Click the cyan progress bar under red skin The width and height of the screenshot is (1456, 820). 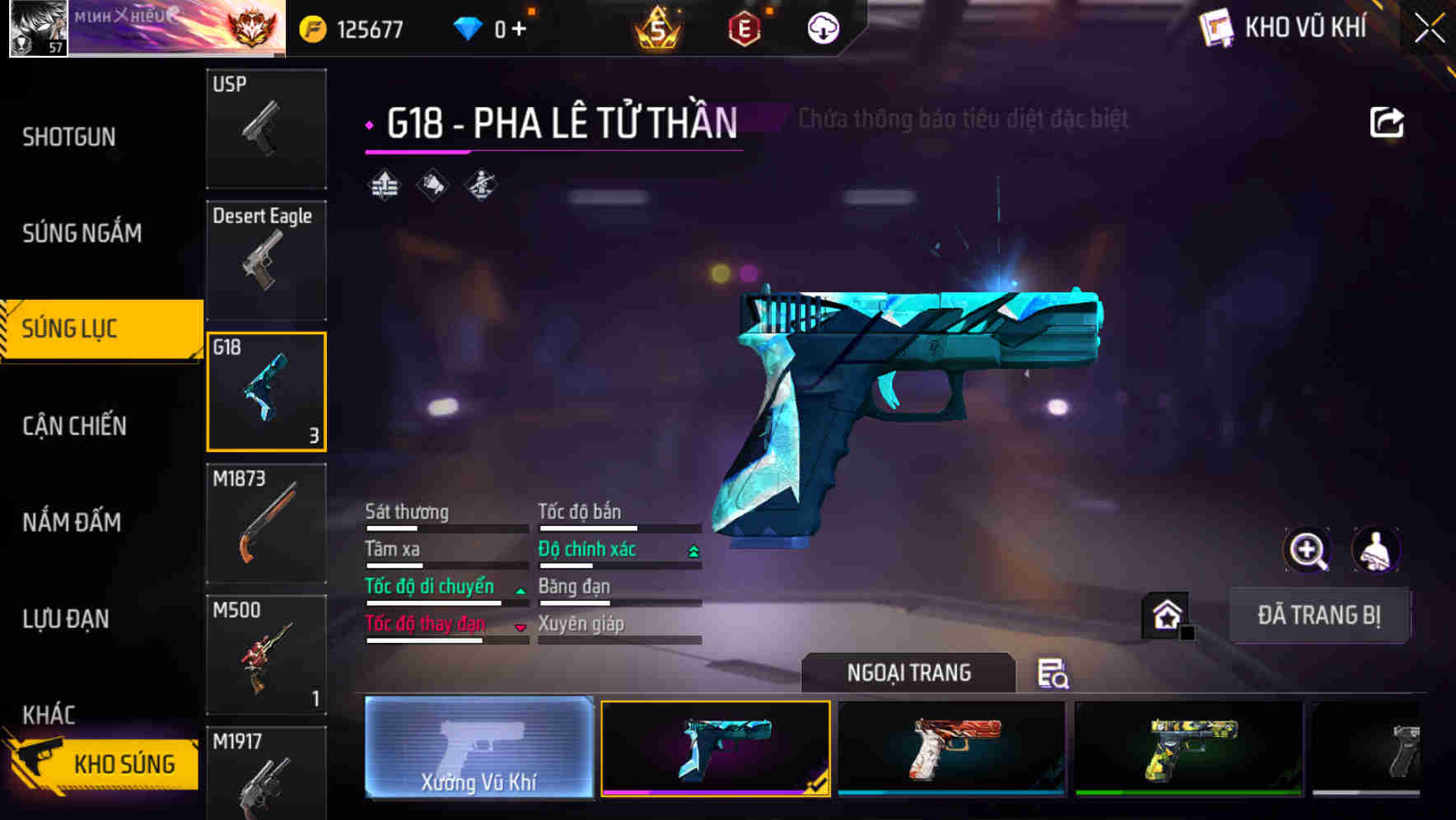coord(951,793)
